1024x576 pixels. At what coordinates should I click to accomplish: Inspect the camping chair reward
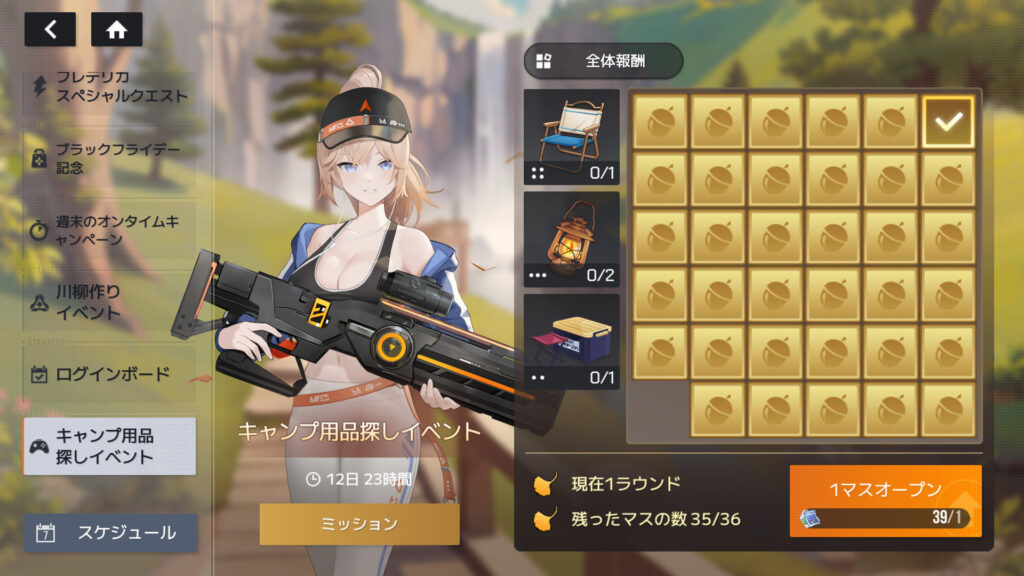572,137
